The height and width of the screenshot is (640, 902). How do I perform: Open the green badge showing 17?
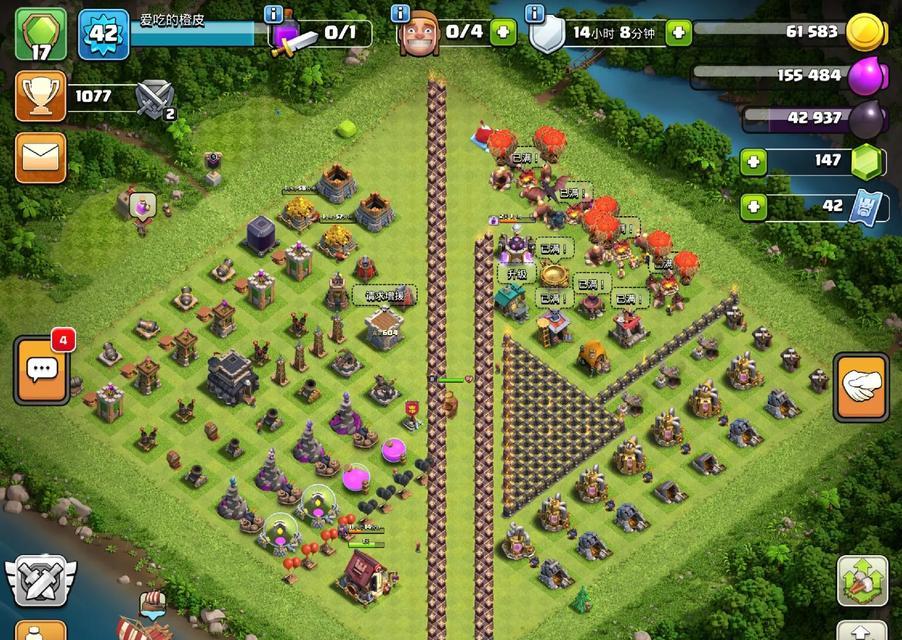click(40, 34)
